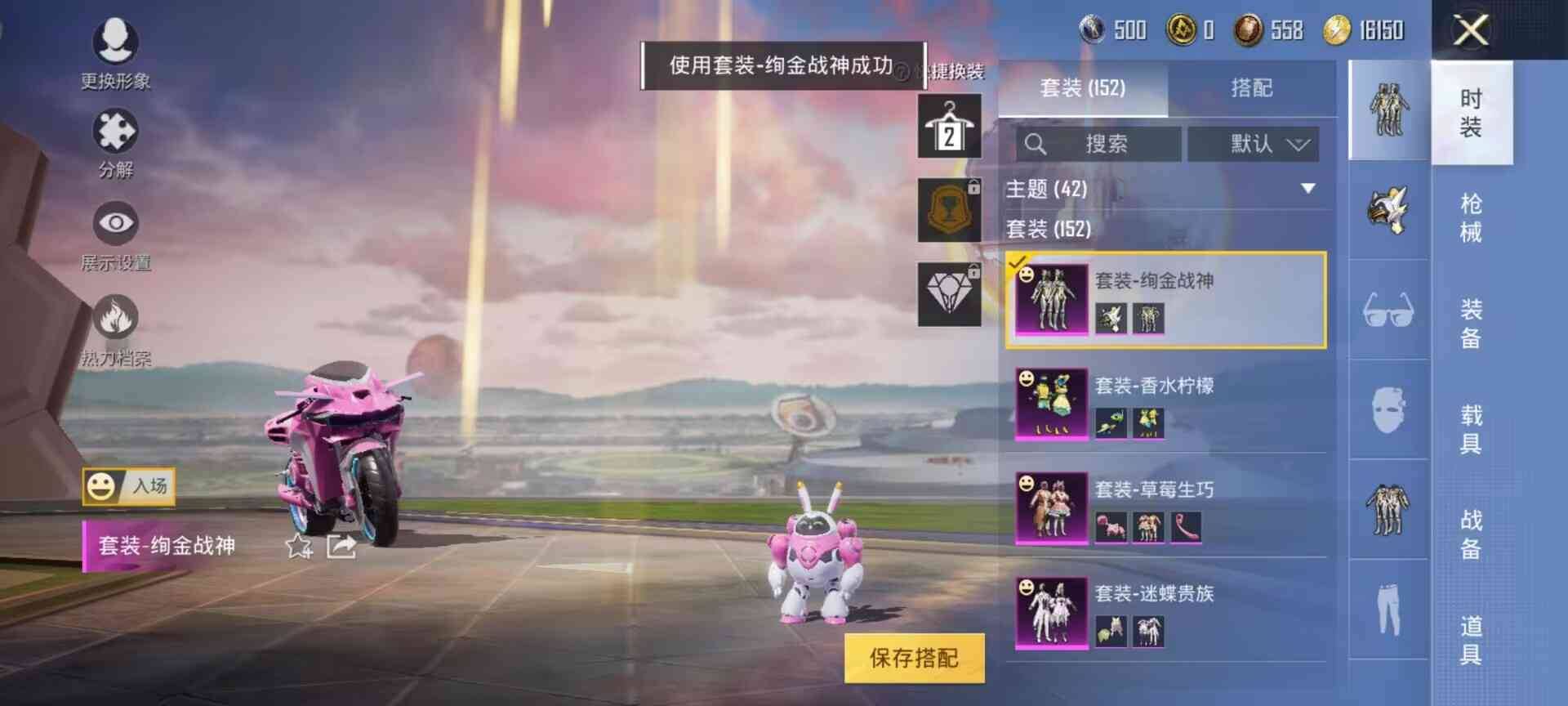Collapse the 主题 (42) section
Image resolution: width=1568 pixels, height=706 pixels.
tap(1307, 189)
